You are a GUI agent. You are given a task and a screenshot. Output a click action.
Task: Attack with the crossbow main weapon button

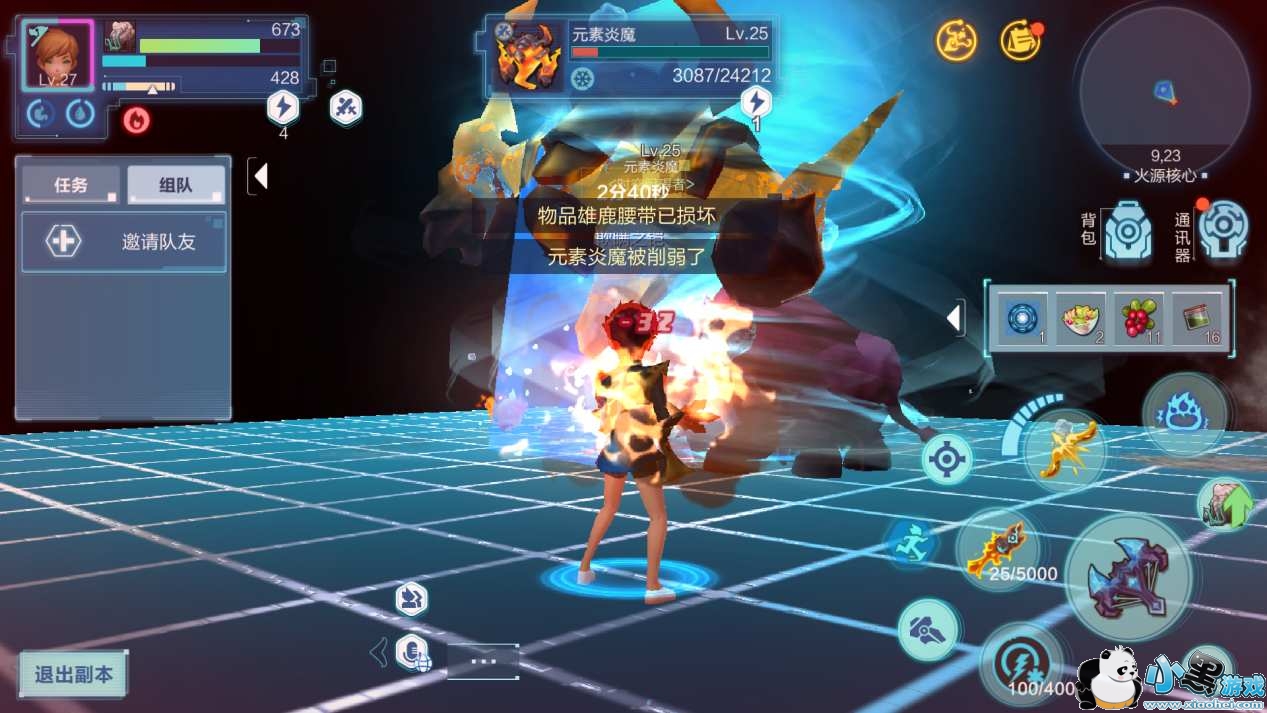[x=1128, y=577]
